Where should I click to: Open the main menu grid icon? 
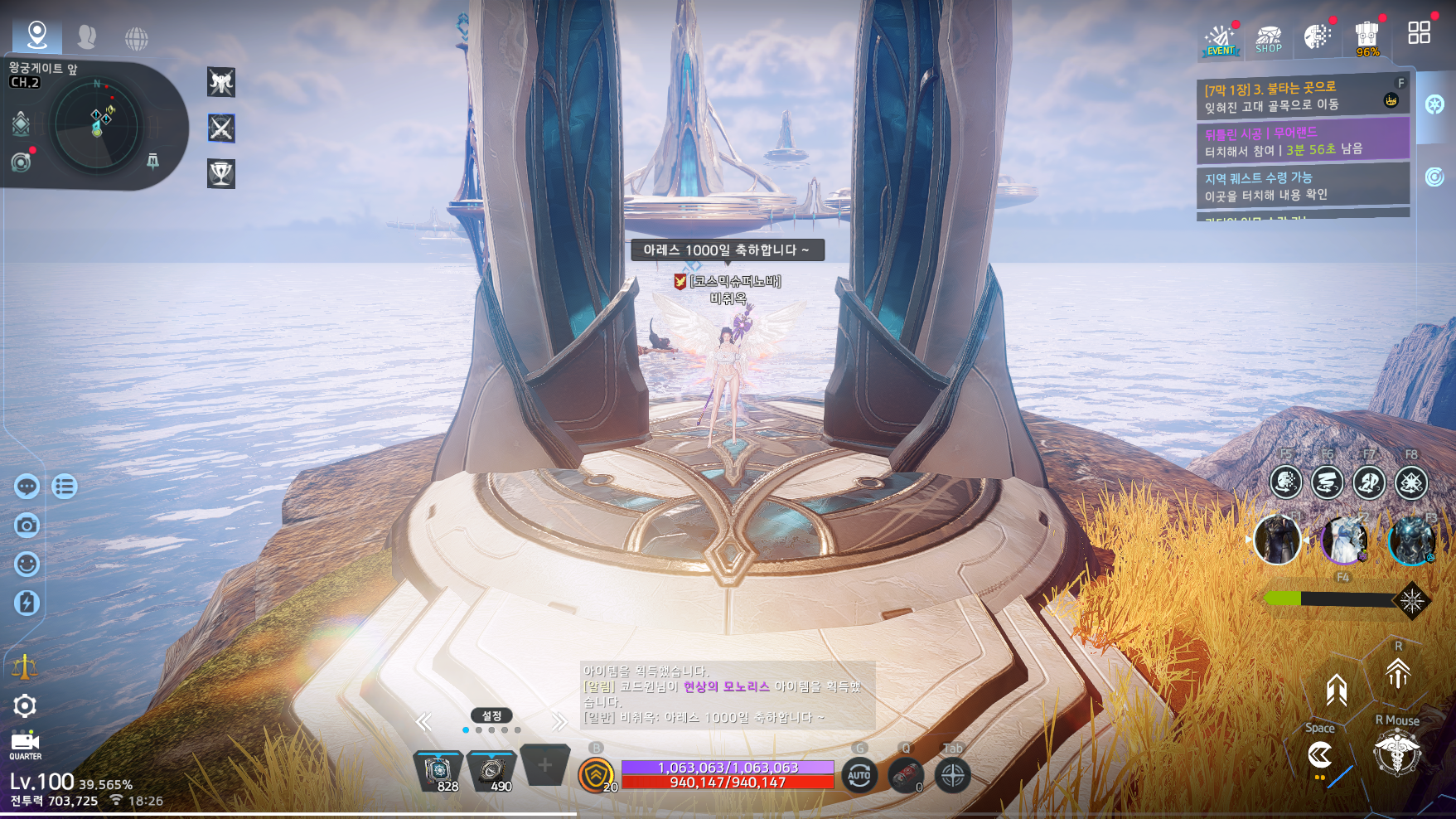[x=1419, y=33]
